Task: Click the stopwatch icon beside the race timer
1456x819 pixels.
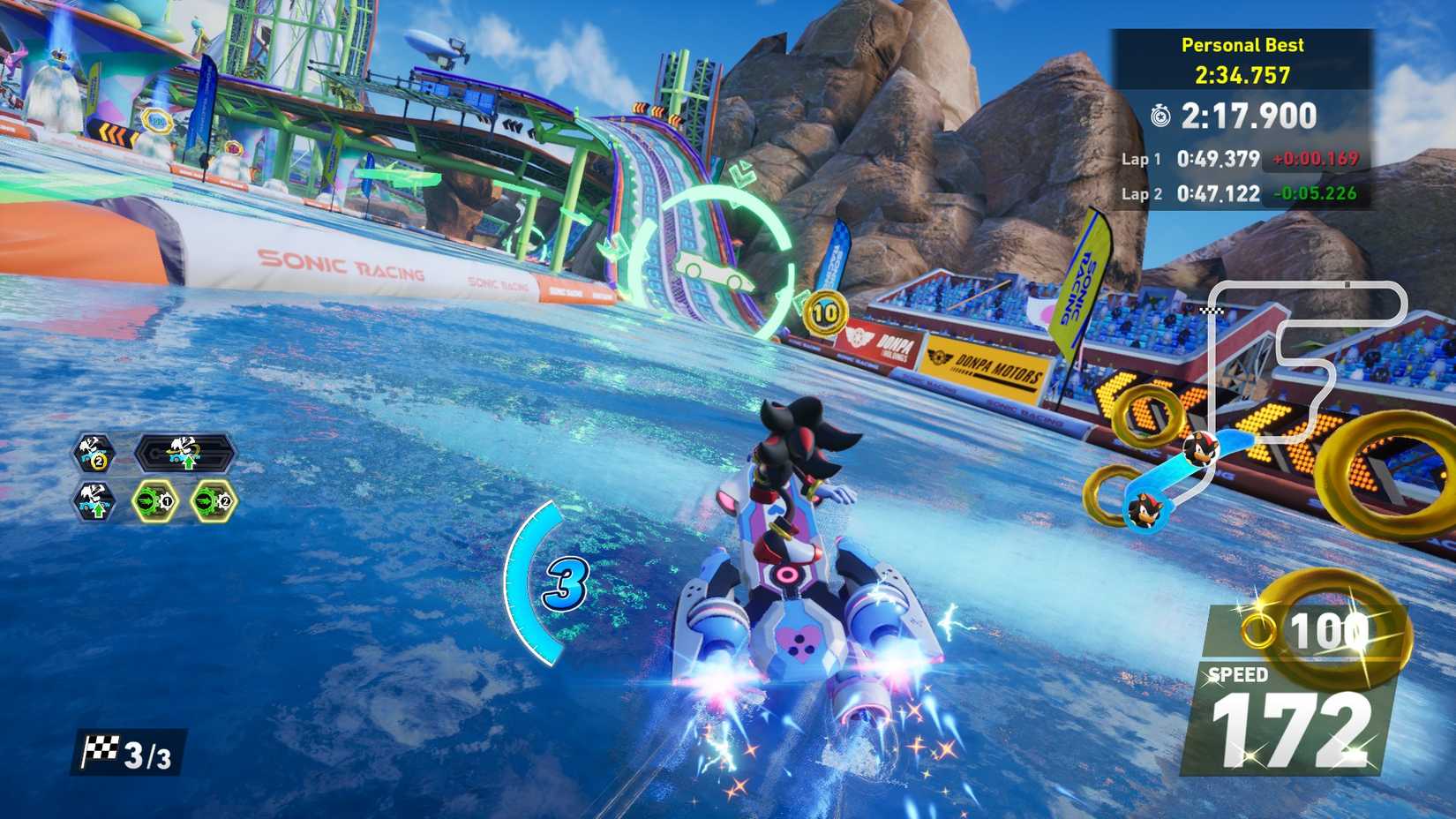Action: coord(1162,116)
